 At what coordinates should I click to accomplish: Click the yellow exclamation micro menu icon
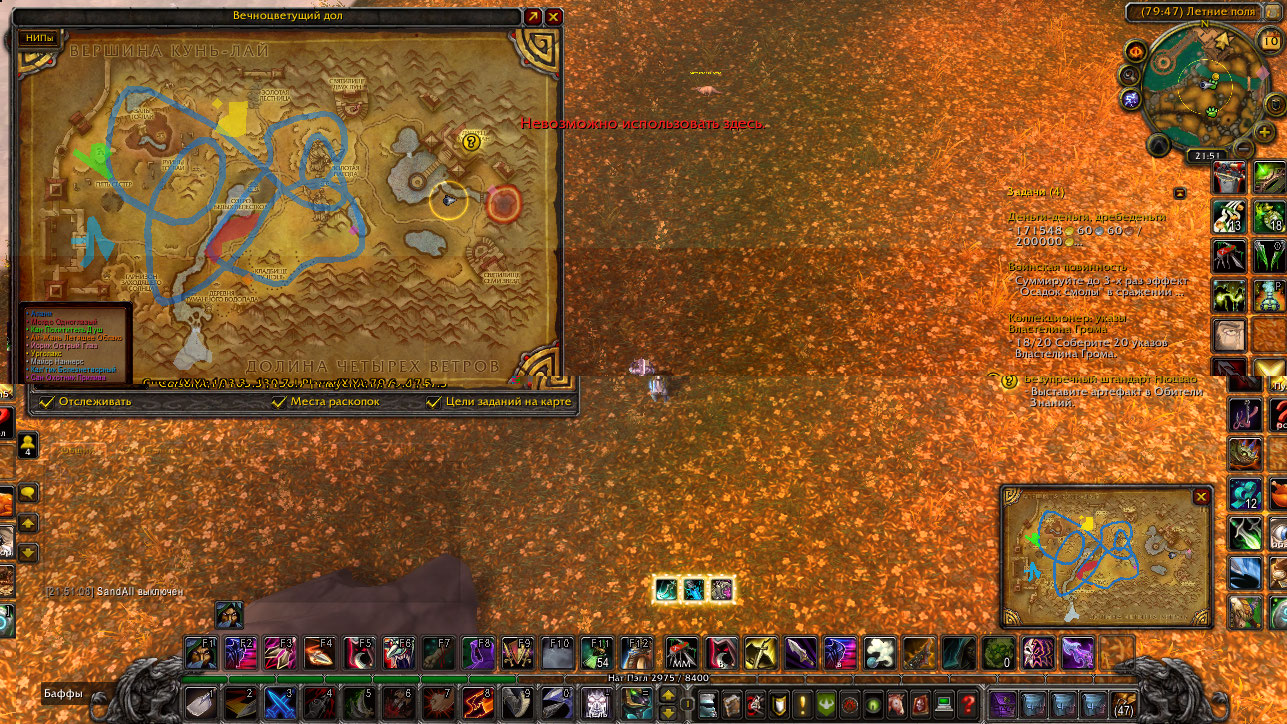click(801, 704)
